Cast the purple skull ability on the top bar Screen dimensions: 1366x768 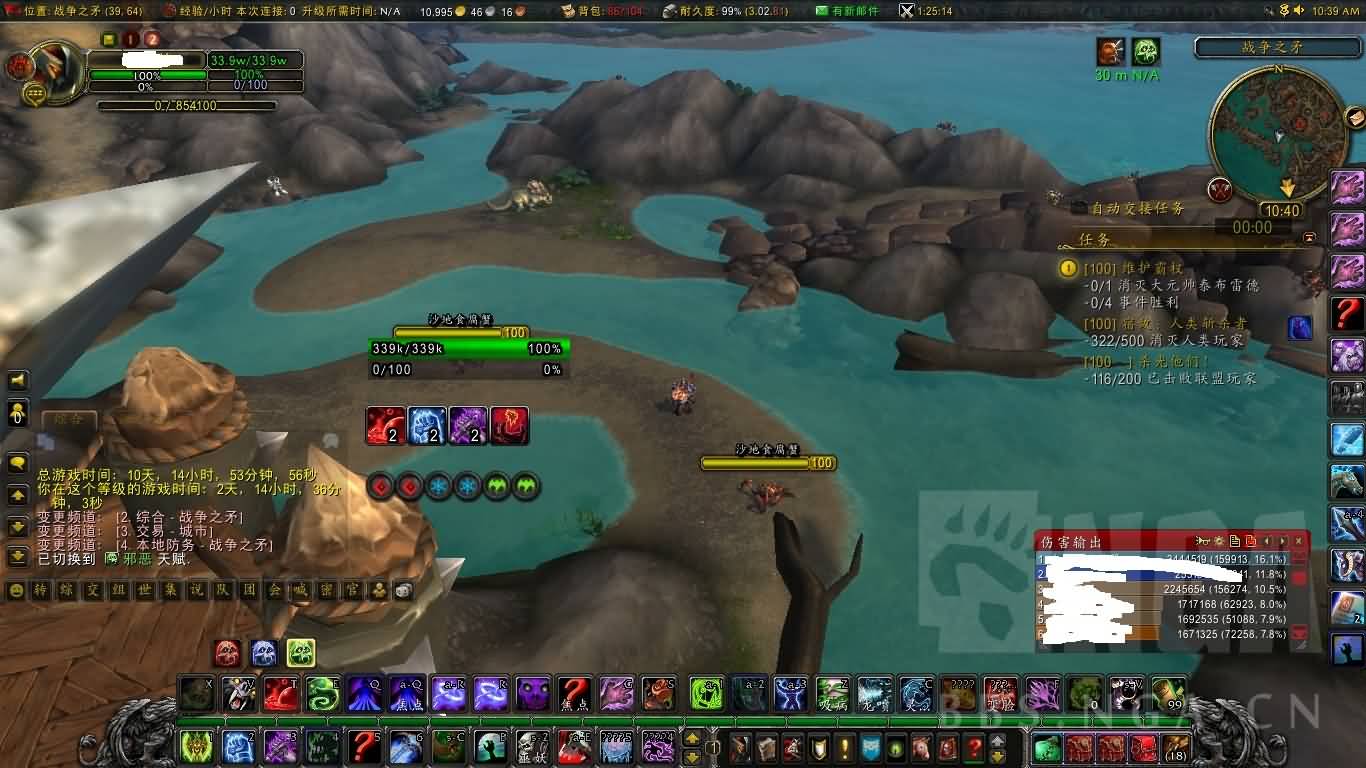532,693
